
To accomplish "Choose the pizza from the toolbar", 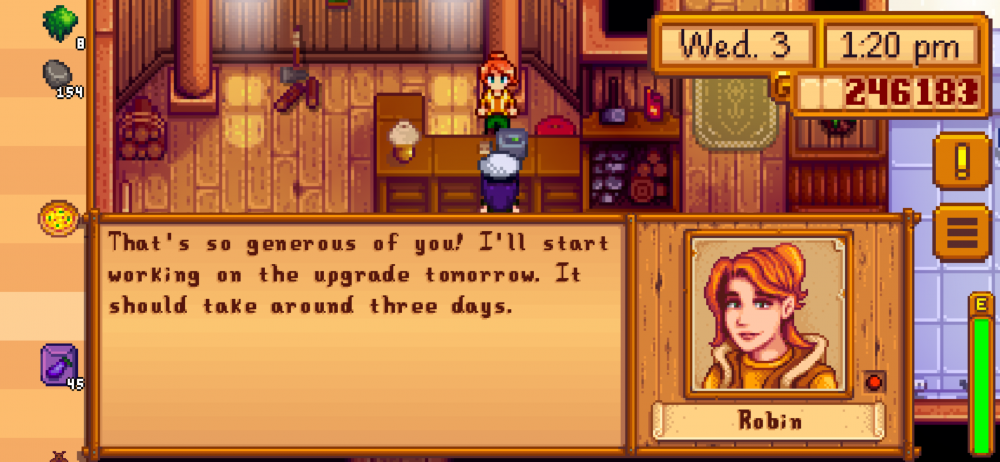I will pyautogui.click(x=58, y=217).
